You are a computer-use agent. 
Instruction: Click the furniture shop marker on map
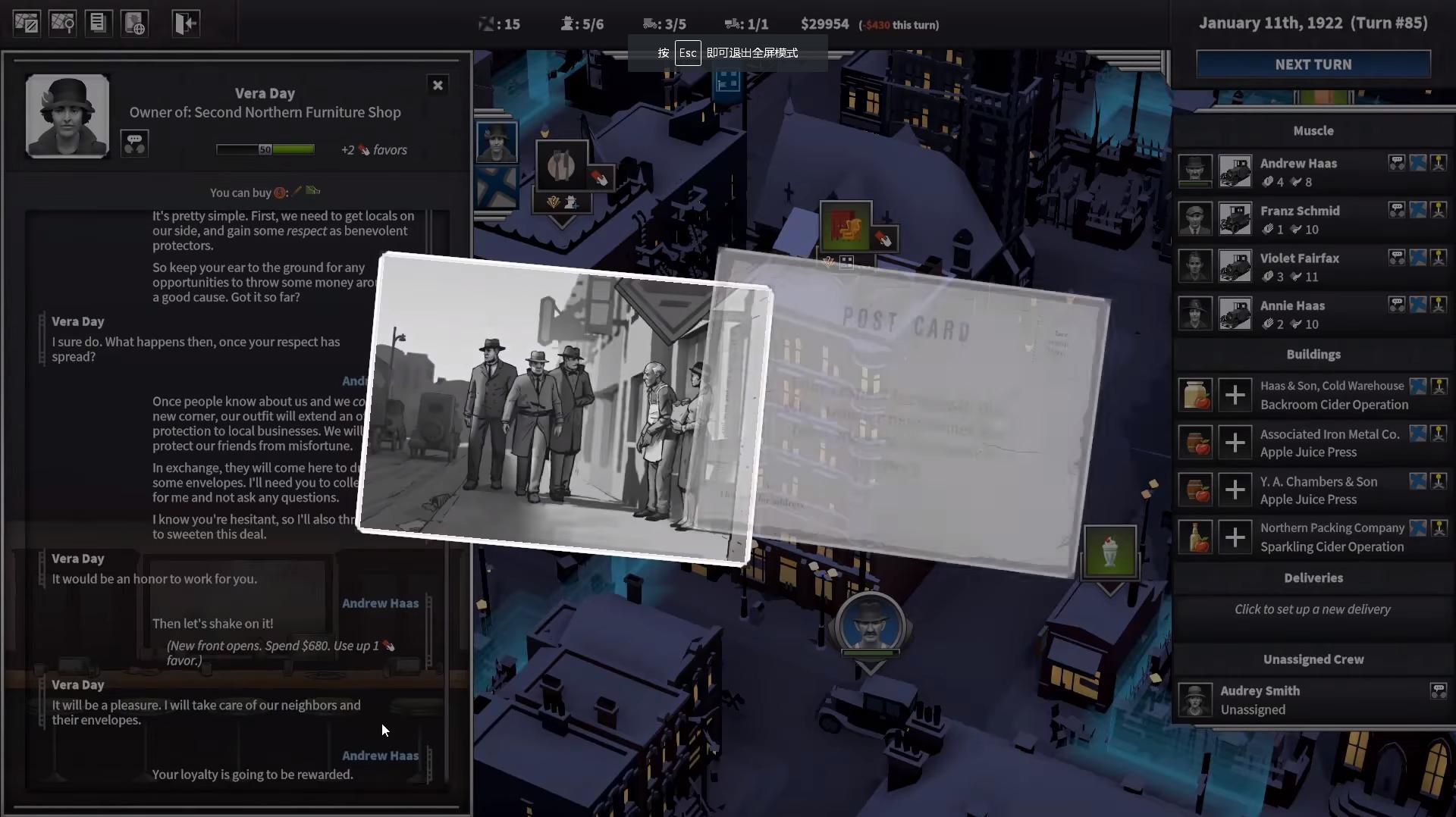pos(846,225)
